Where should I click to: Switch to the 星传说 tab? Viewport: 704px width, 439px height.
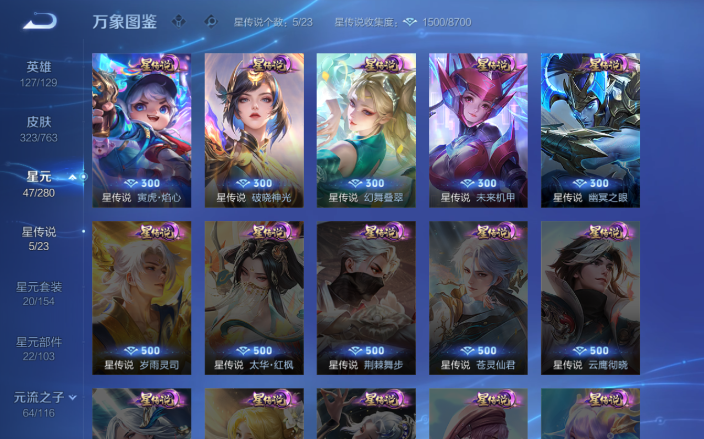(39, 238)
